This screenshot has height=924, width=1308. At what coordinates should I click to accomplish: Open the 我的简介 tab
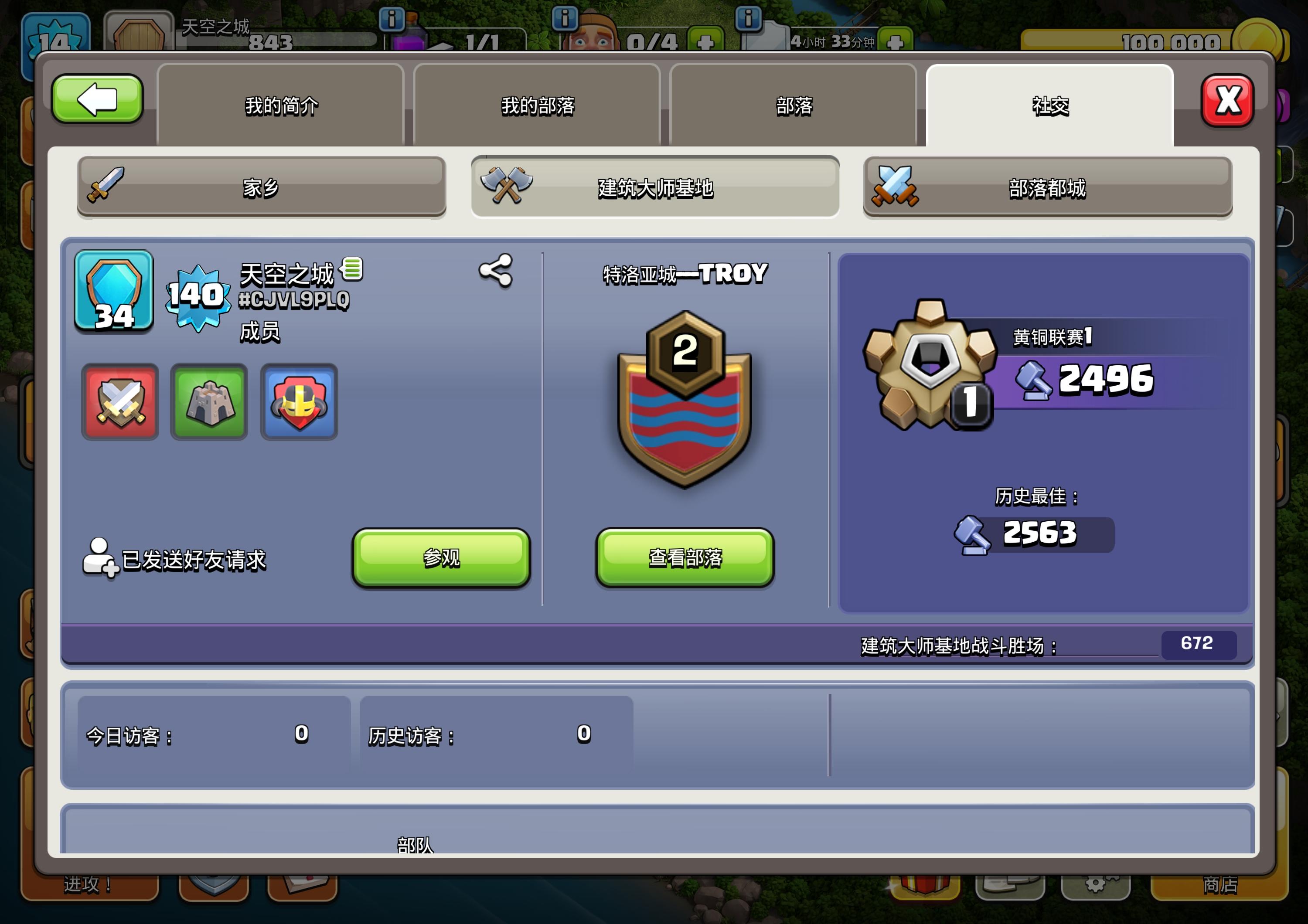point(280,106)
